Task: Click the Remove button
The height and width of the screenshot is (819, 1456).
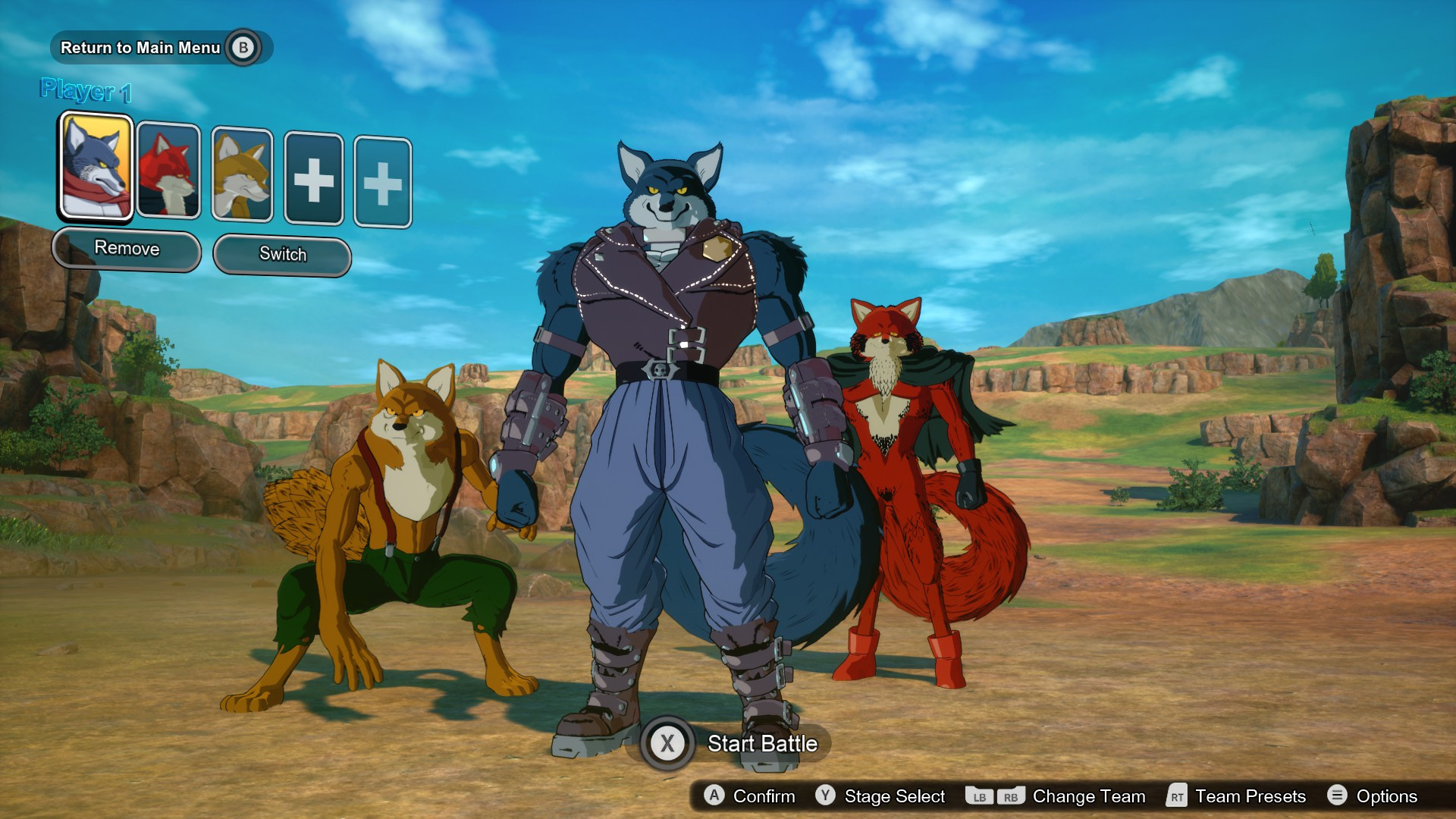Action: point(127,248)
